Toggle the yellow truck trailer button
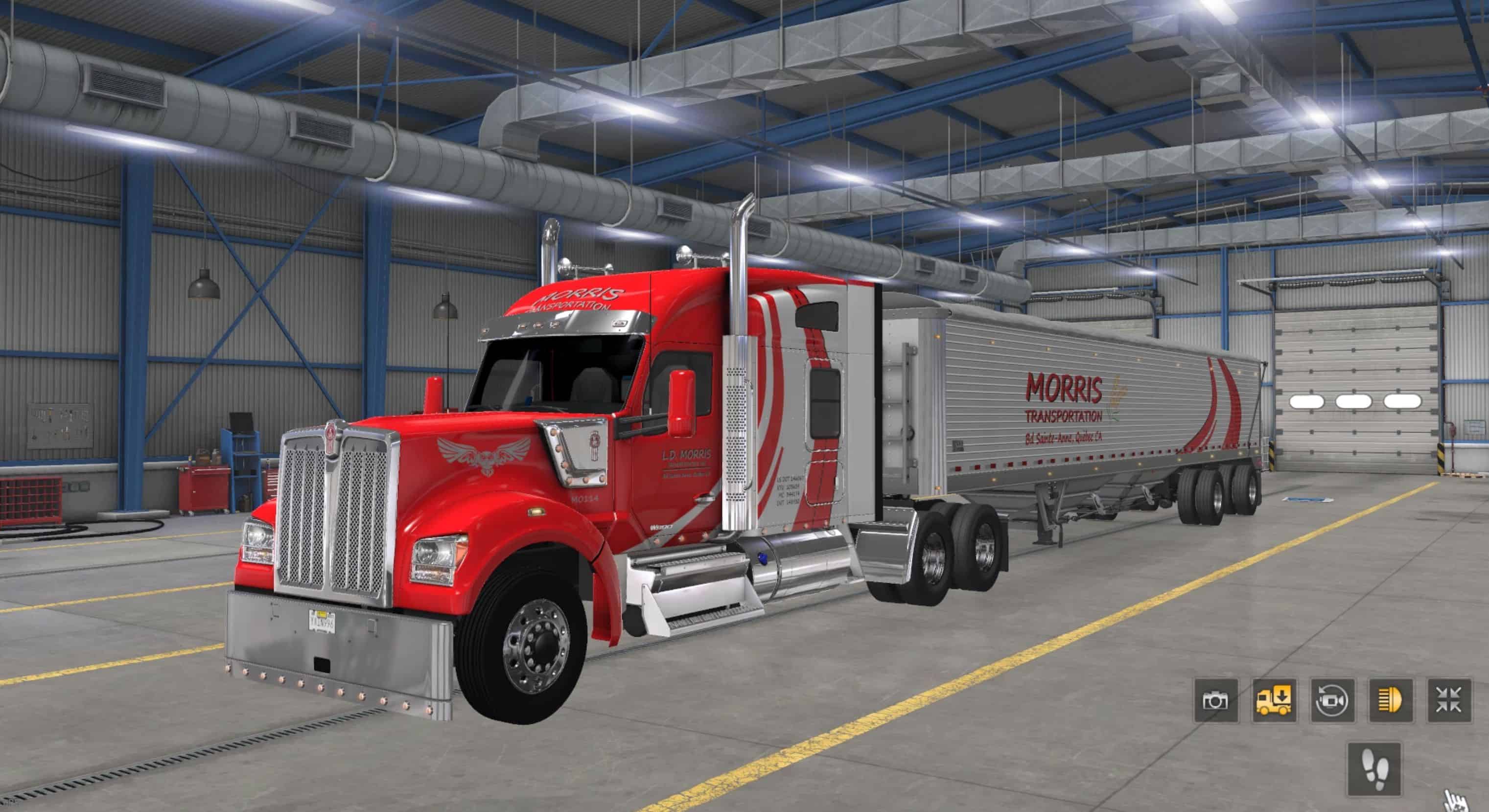Image resolution: width=1489 pixels, height=812 pixels. 1274,700
